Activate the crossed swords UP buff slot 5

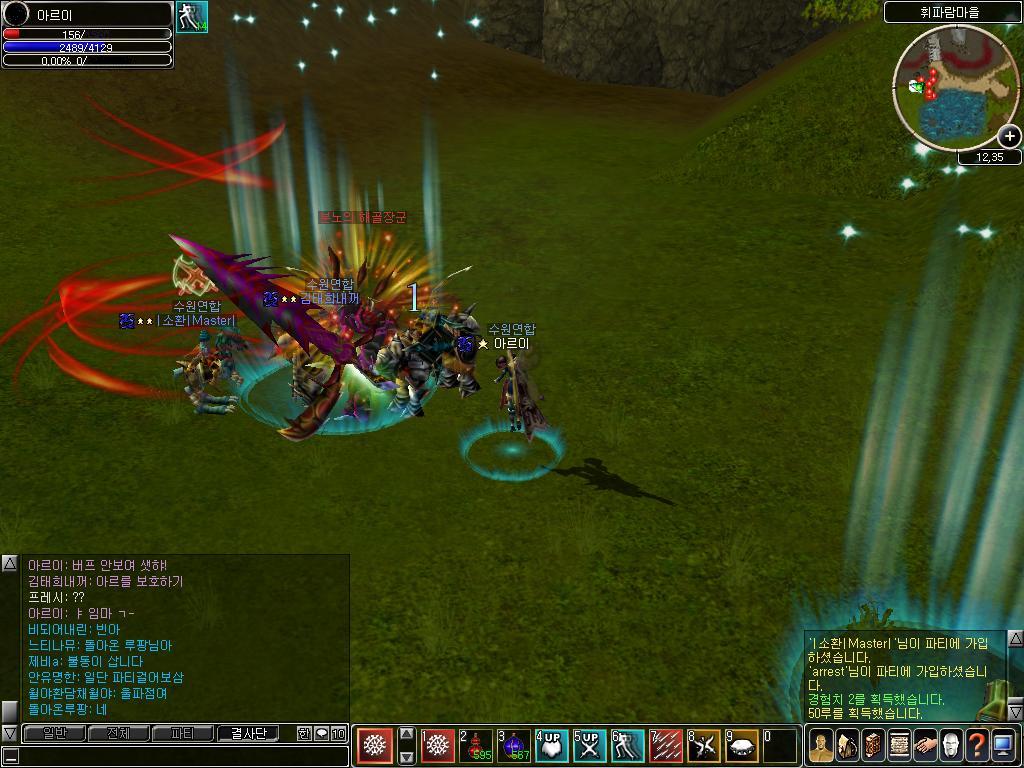point(589,745)
